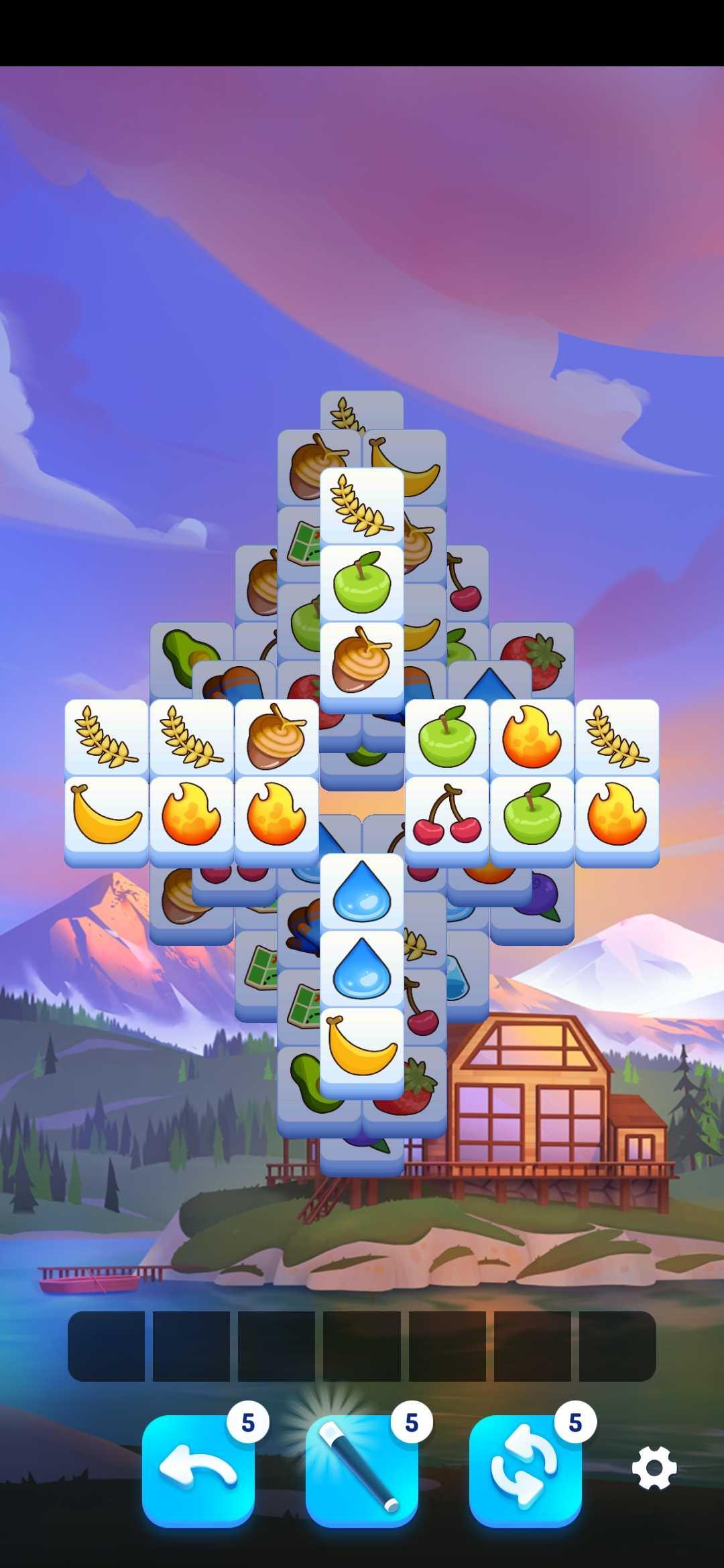Screen dimensions: 724x1568
Task: Pick the banana tile below the water drops
Action: pos(362,1045)
